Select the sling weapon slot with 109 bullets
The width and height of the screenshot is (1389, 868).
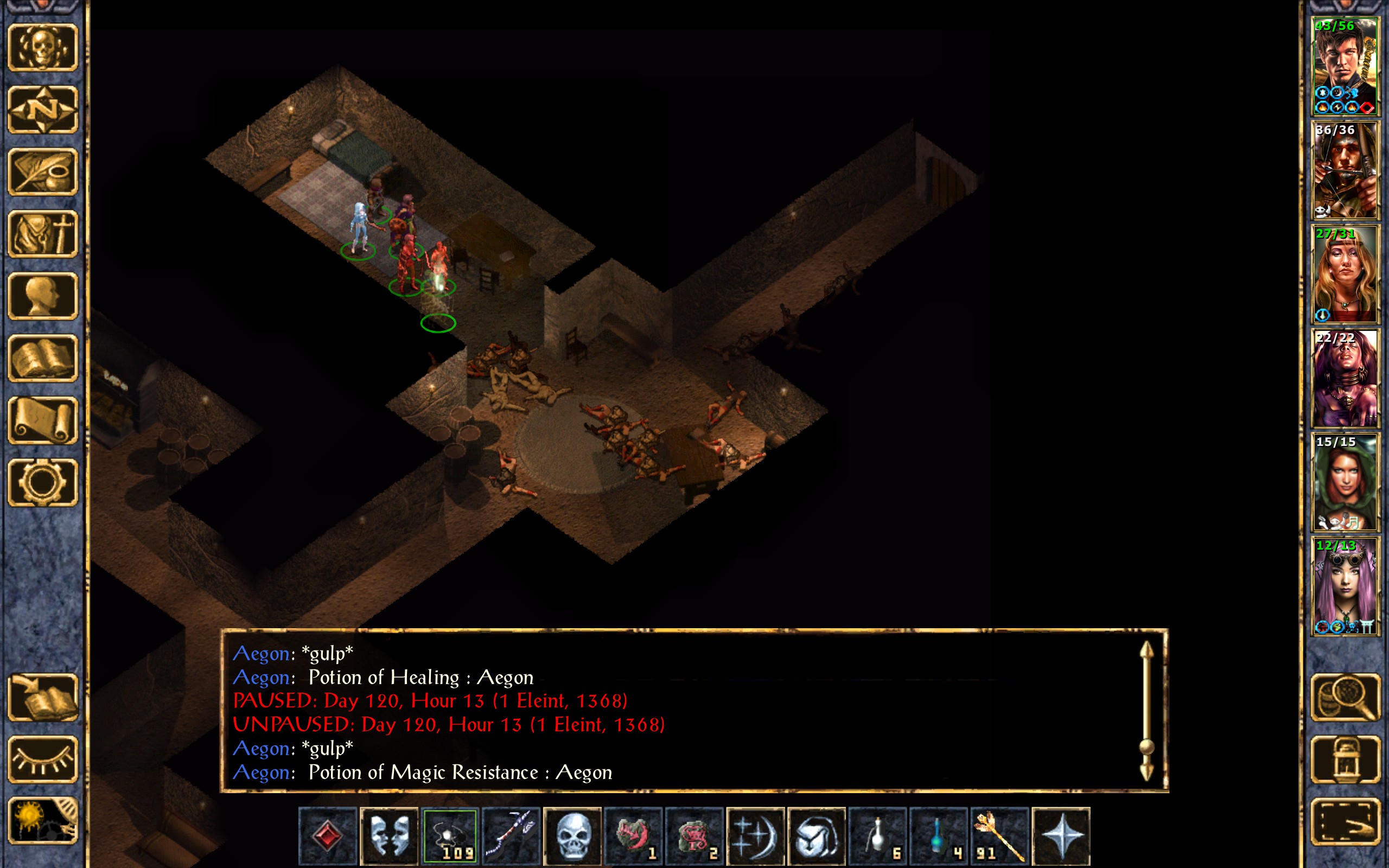tap(450, 835)
